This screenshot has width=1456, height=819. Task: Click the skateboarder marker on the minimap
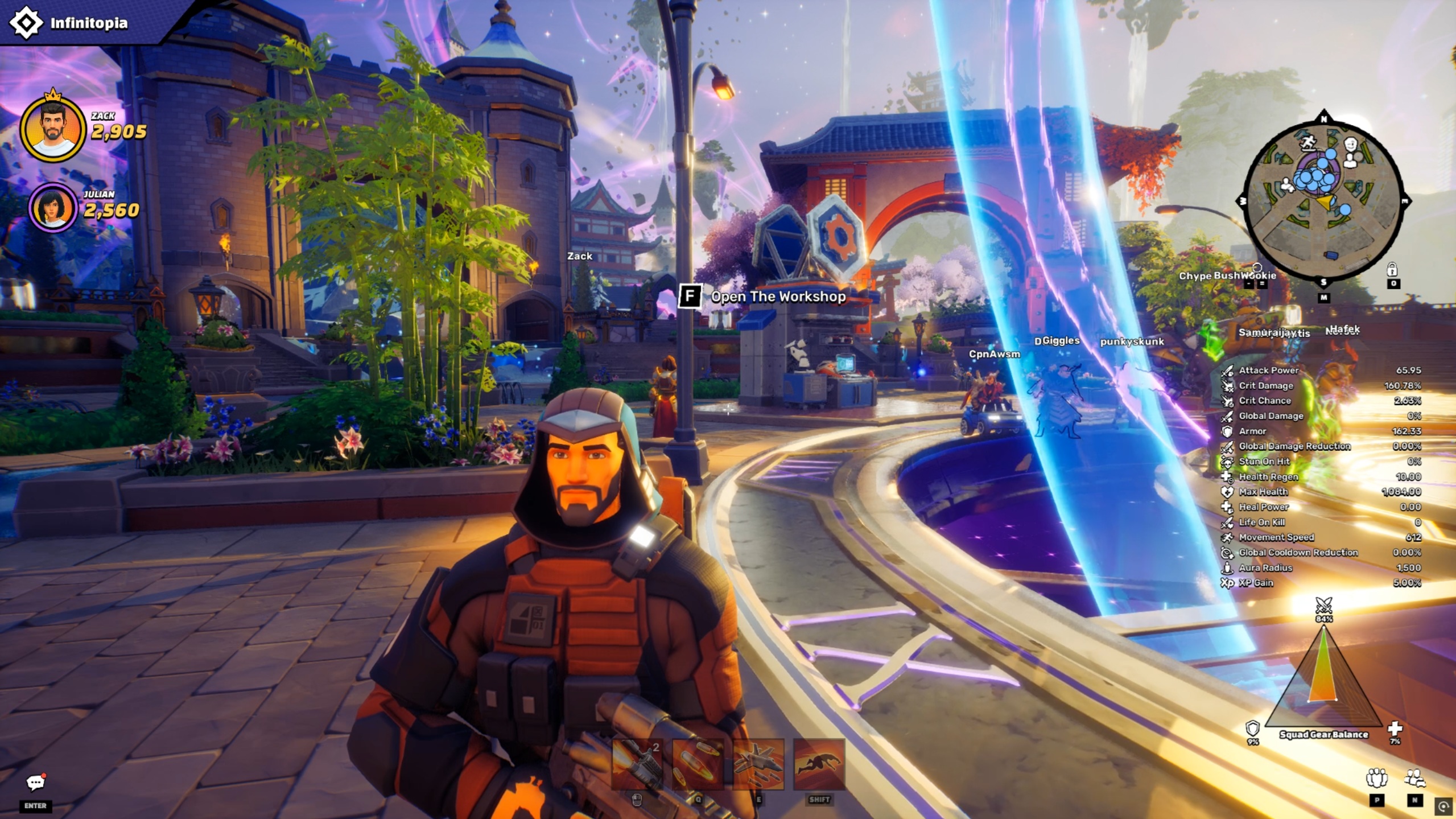click(1308, 142)
